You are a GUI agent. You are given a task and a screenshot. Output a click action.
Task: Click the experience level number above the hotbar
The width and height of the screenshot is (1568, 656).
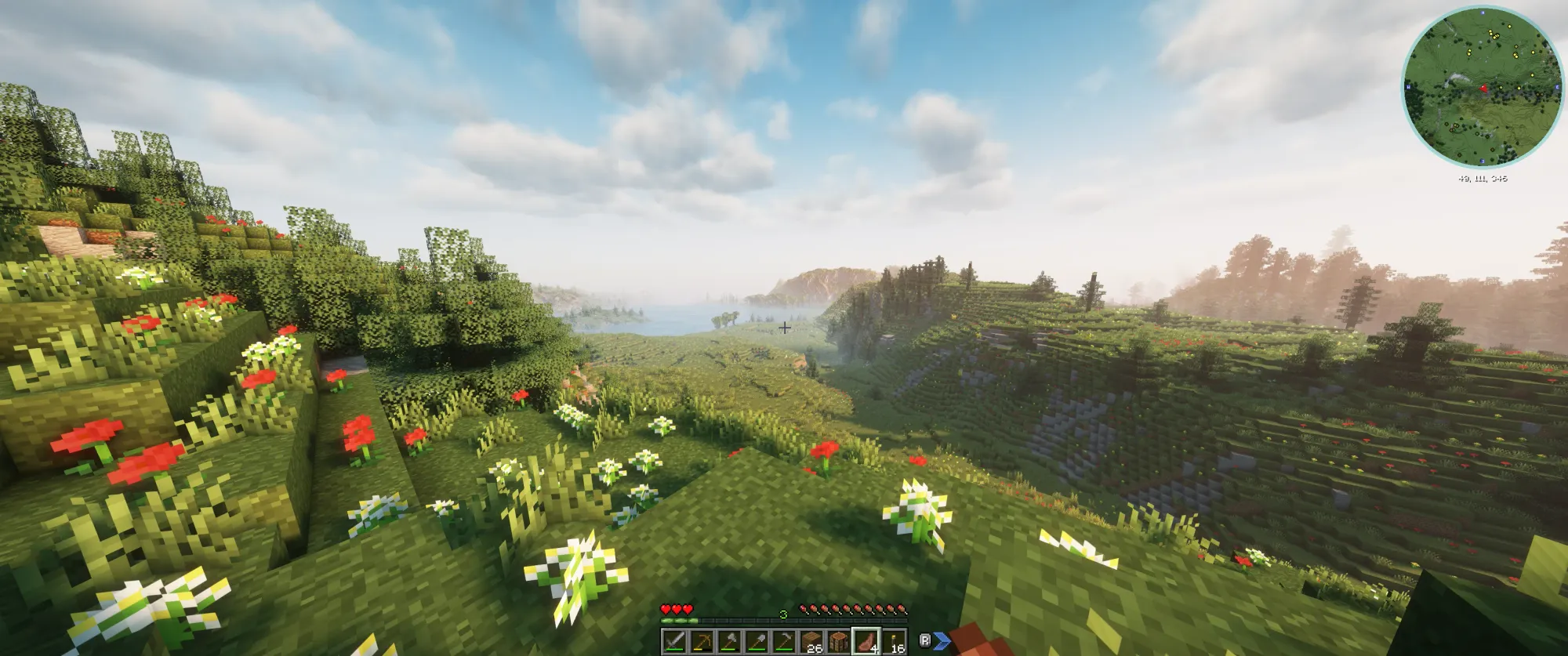784,614
